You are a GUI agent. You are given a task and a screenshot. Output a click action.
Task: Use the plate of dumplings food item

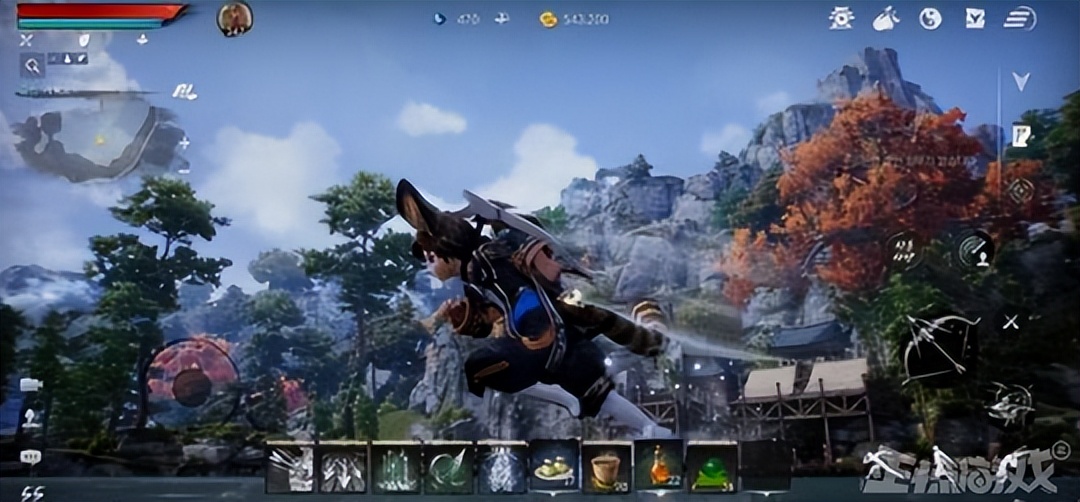click(x=554, y=466)
